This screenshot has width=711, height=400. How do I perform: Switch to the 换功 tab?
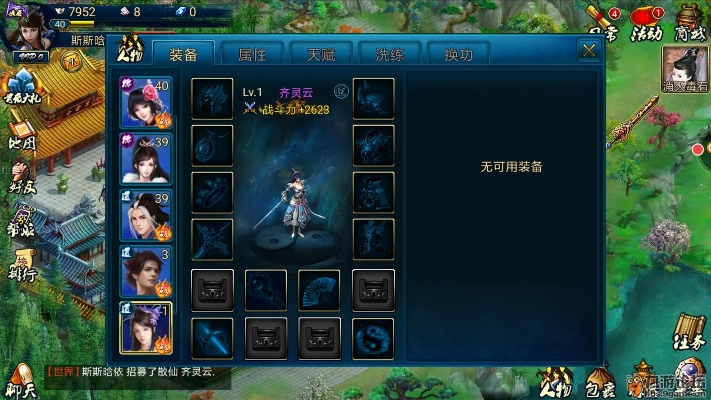point(458,54)
